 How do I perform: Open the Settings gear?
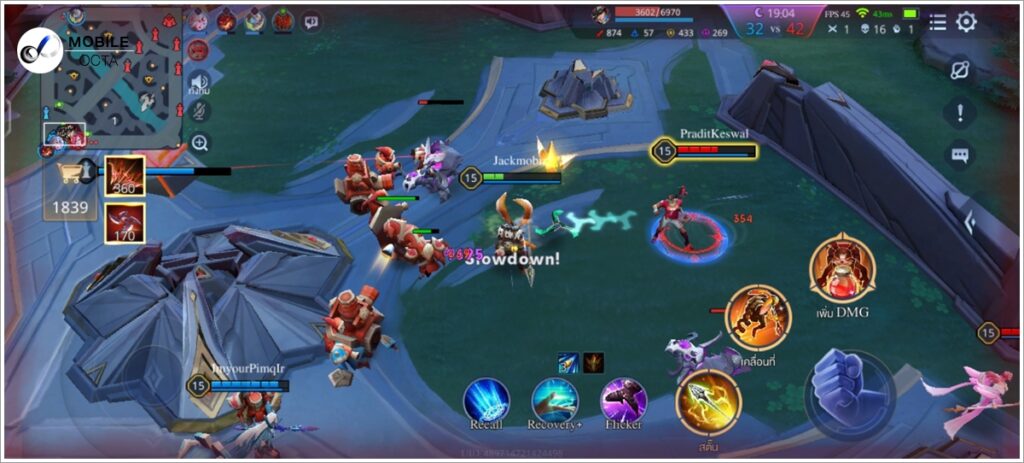966,22
